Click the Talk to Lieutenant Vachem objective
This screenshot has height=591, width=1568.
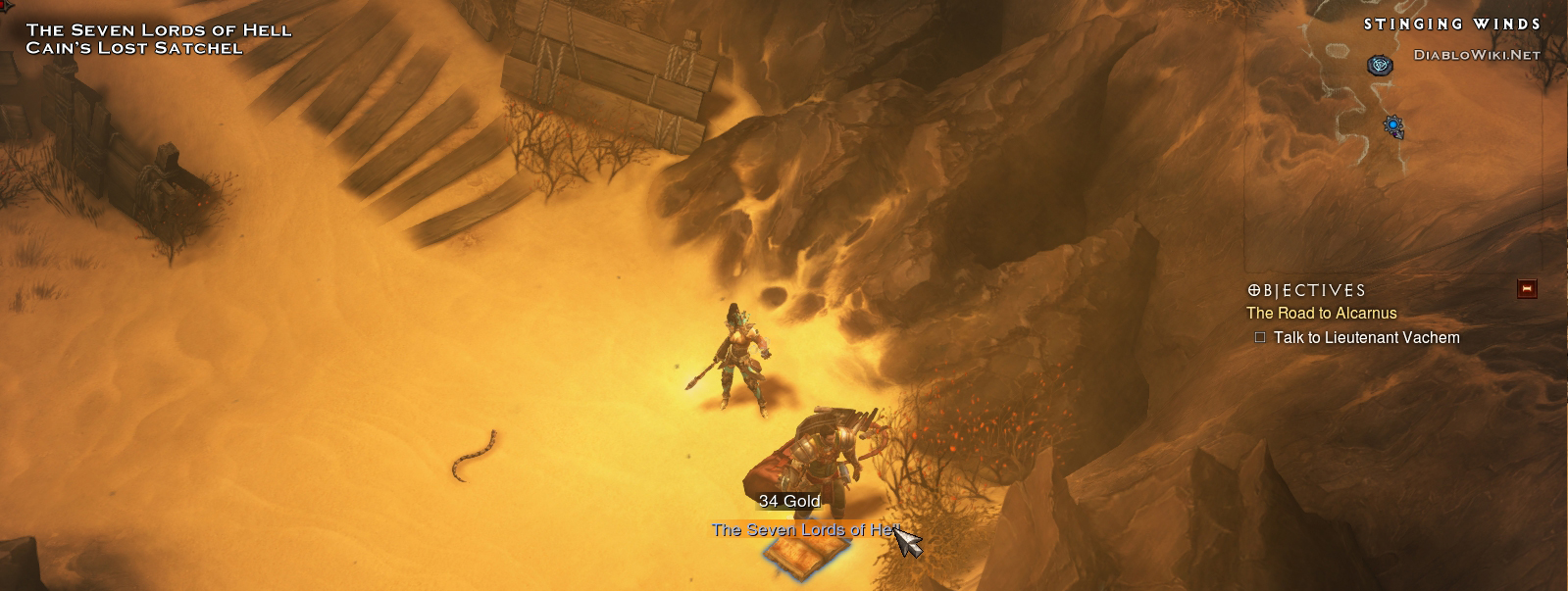coord(1366,338)
